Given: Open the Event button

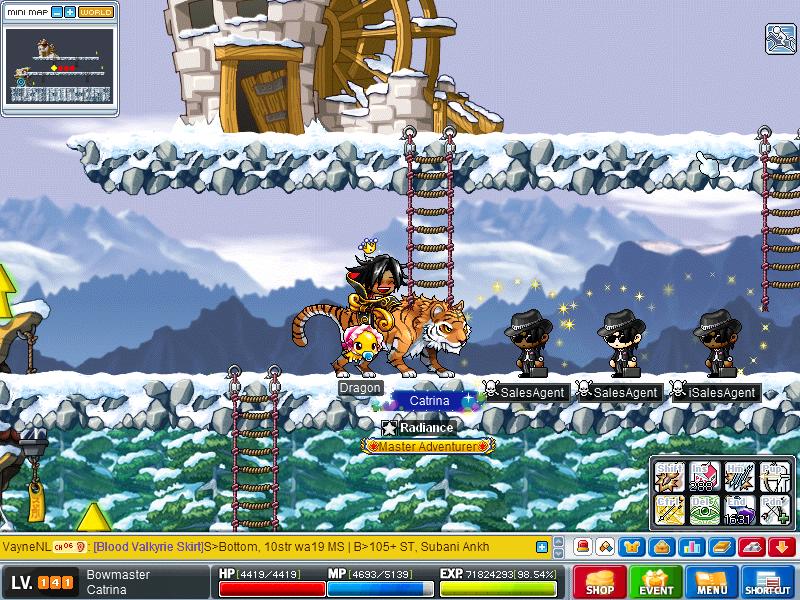Looking at the screenshot, I should 656,582.
